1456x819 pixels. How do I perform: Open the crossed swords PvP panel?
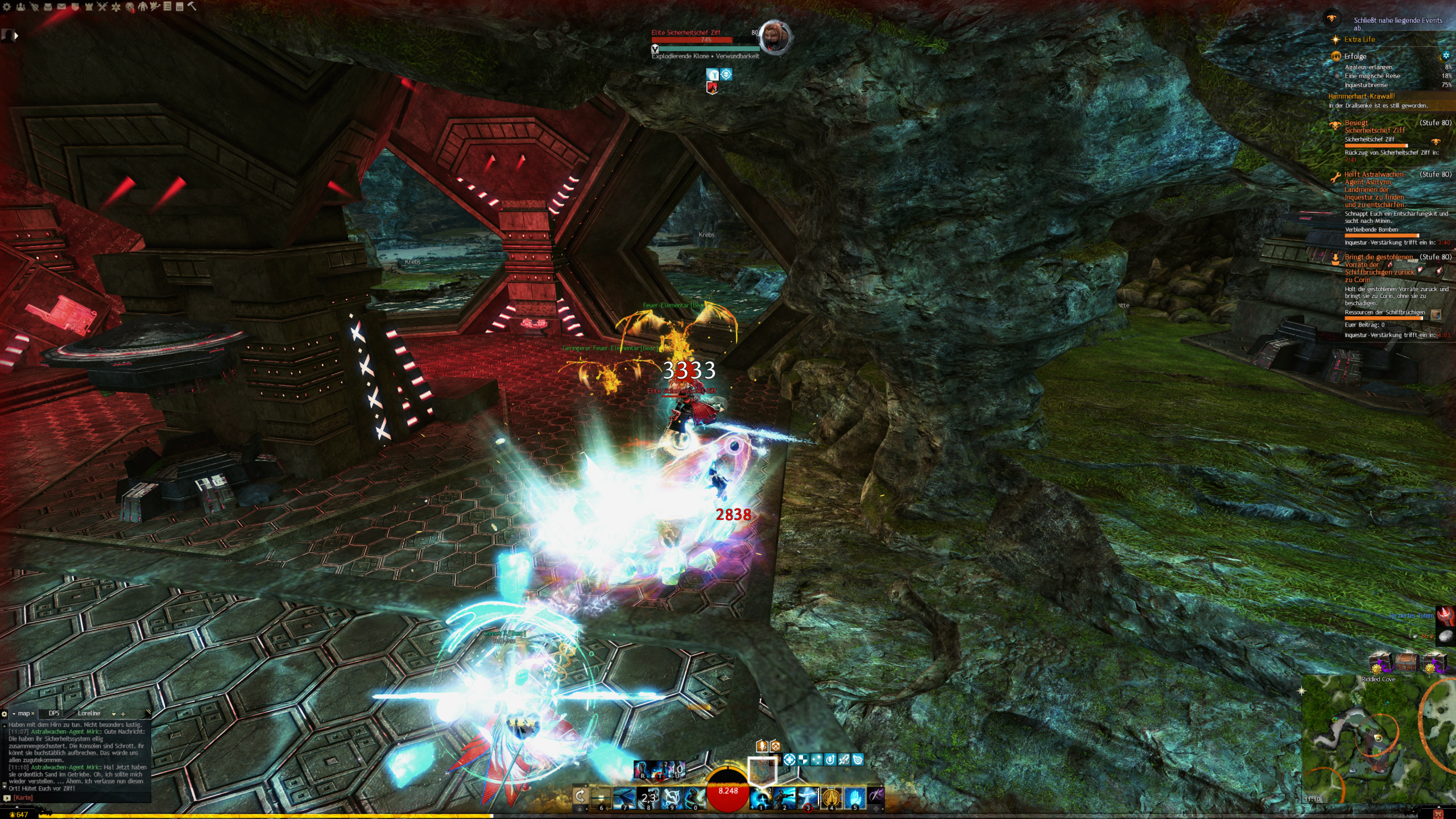(102, 7)
